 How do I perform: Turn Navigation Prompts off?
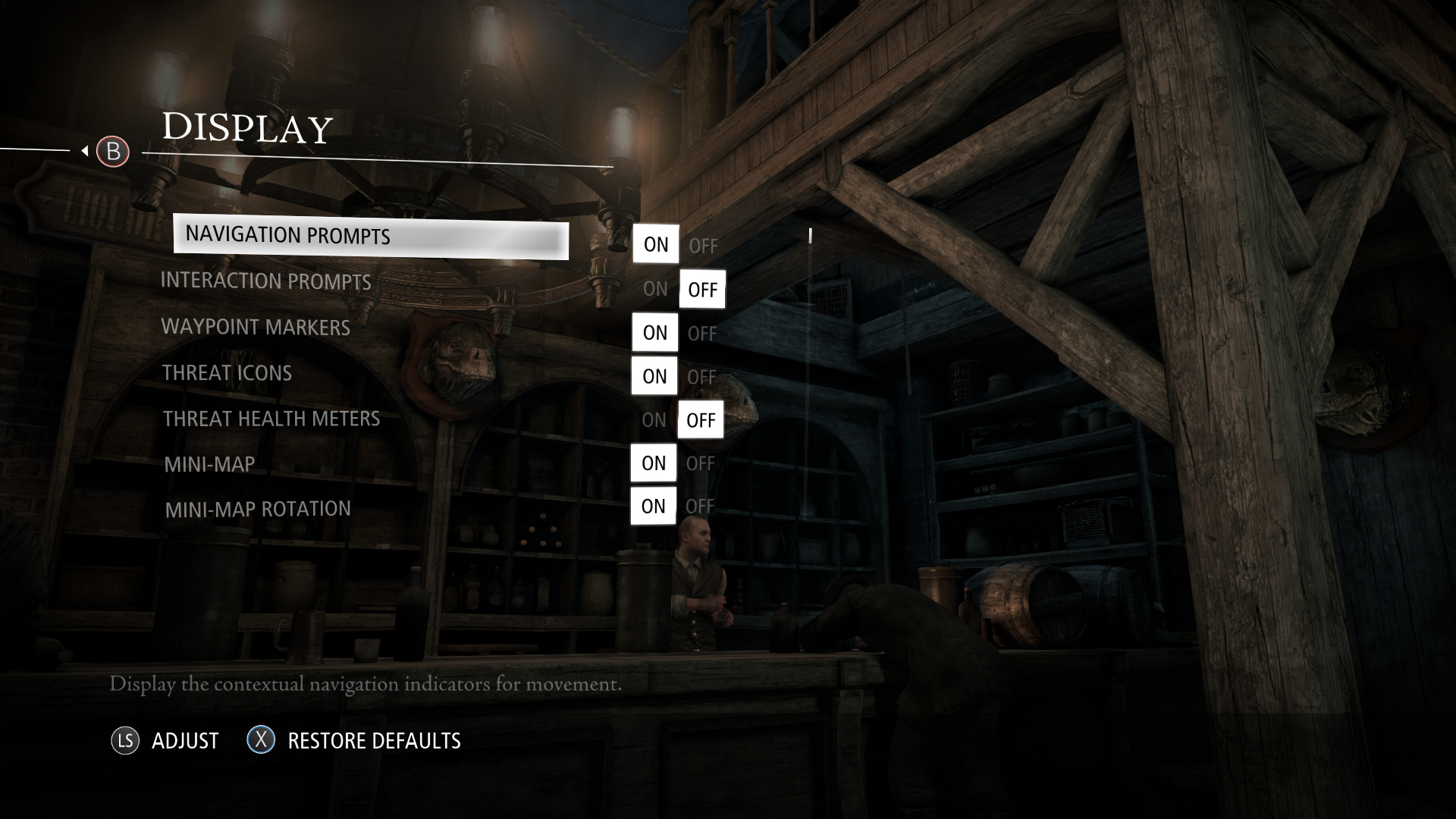point(703,246)
